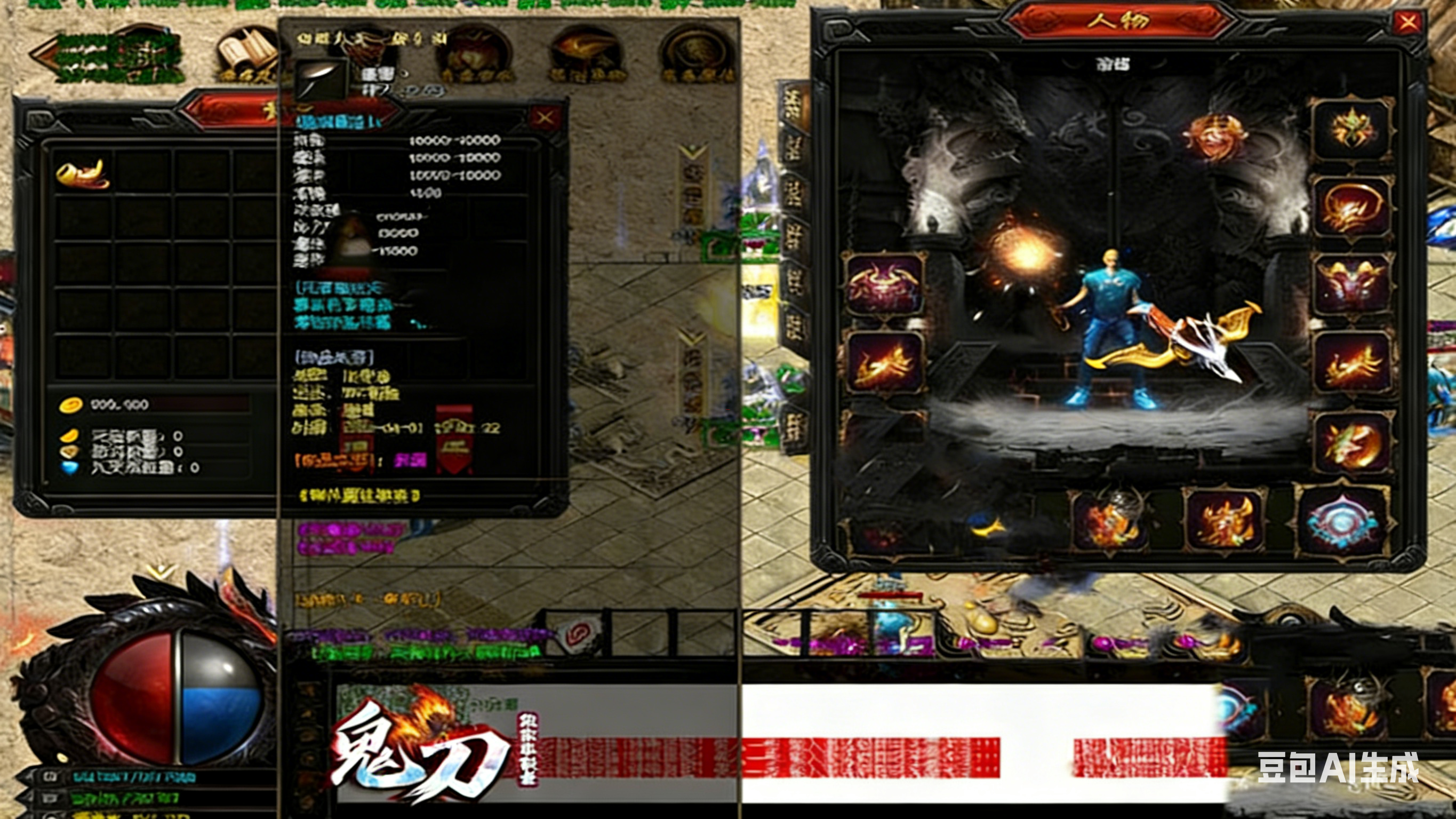Image resolution: width=1456 pixels, height=819 pixels.
Task: Select the golden spider emblem equipment slot
Action: click(x=1351, y=130)
